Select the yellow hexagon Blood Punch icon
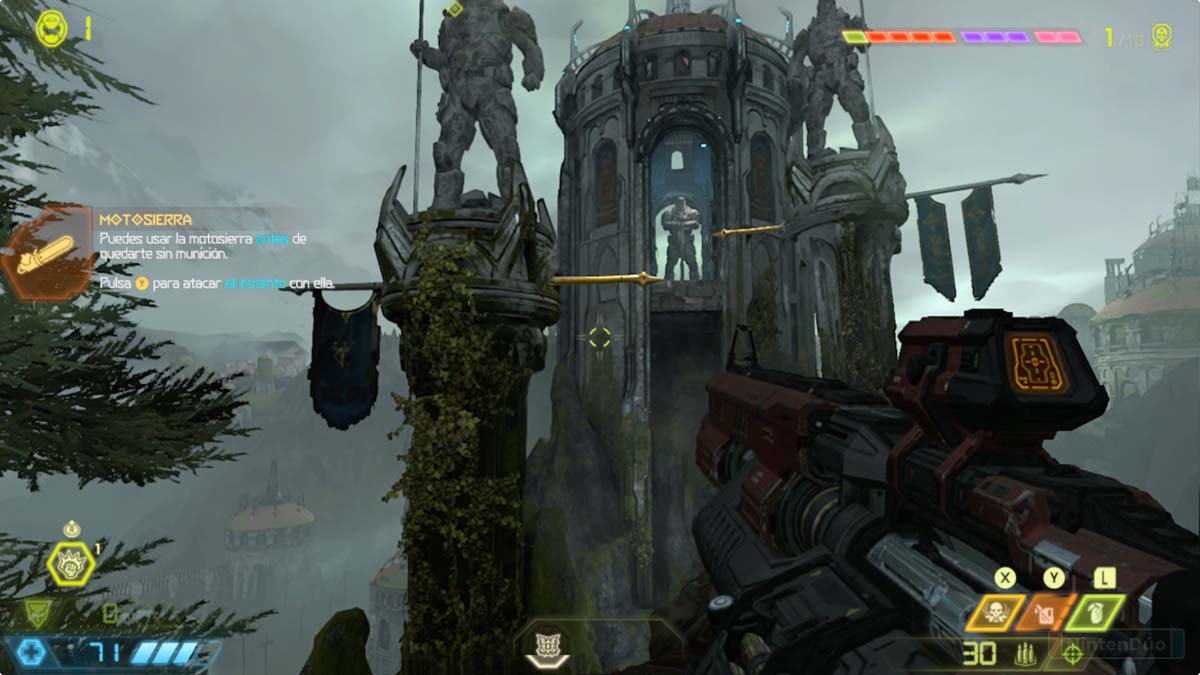1200x675 pixels. pyautogui.click(x=71, y=564)
